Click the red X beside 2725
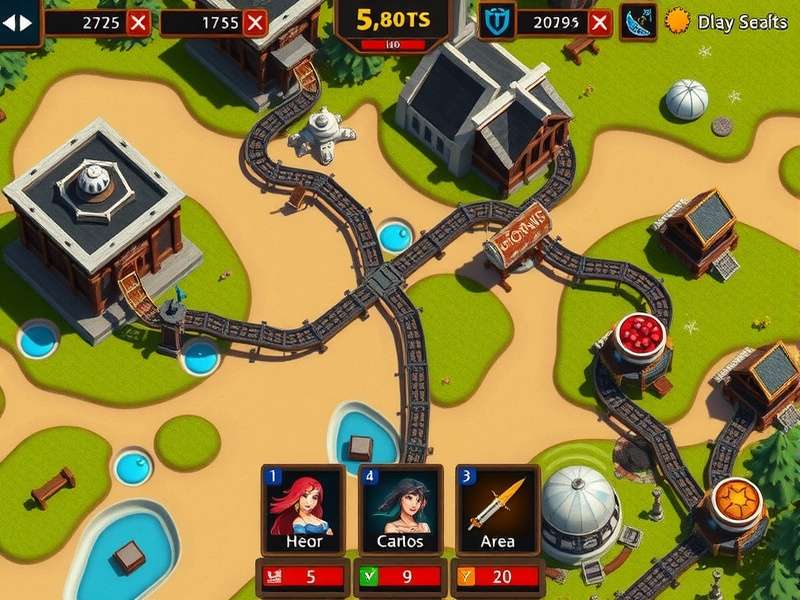This screenshot has height=600, width=800. (x=139, y=21)
